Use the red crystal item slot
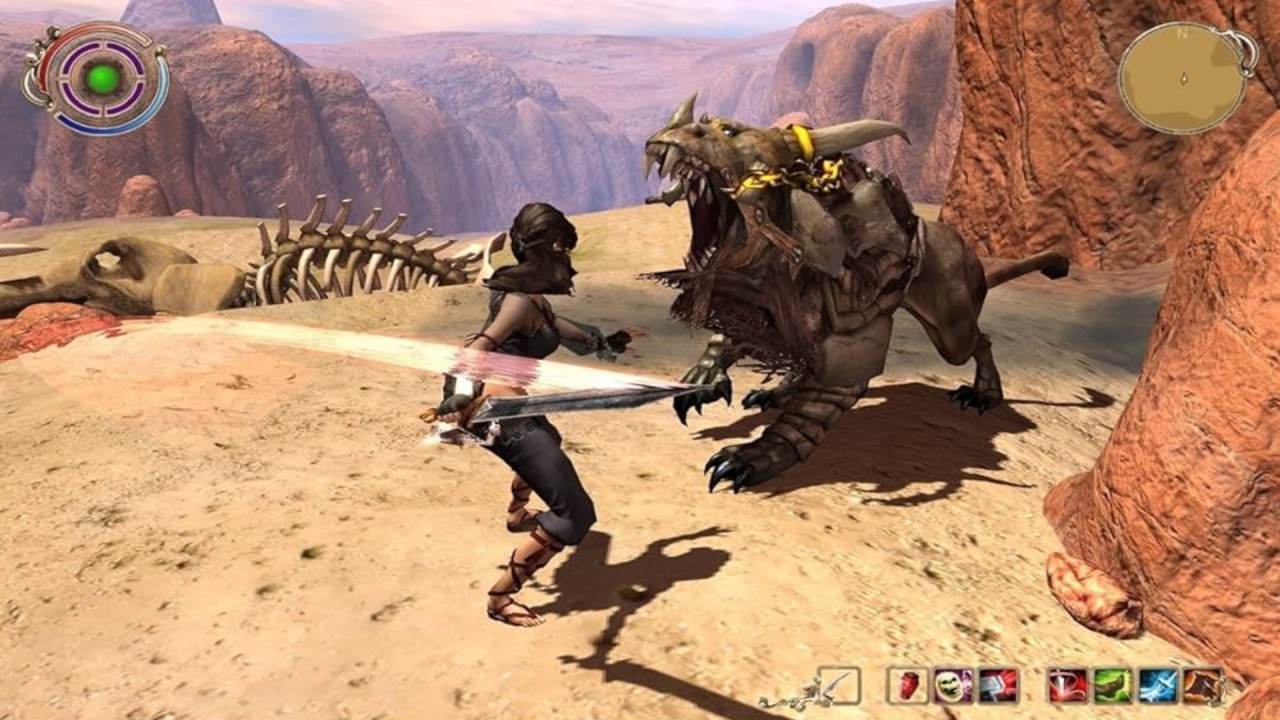The image size is (1280, 720). coord(908,686)
